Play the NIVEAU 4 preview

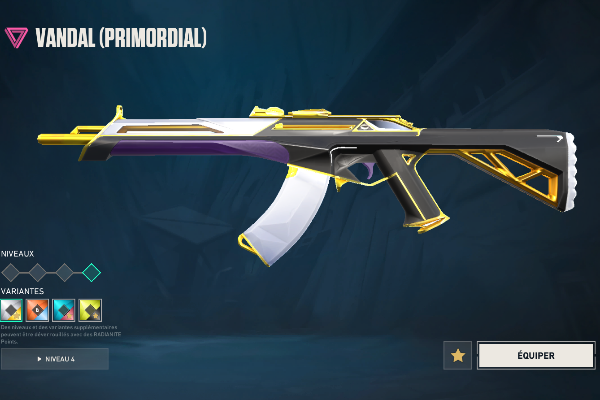pyautogui.click(x=54, y=358)
